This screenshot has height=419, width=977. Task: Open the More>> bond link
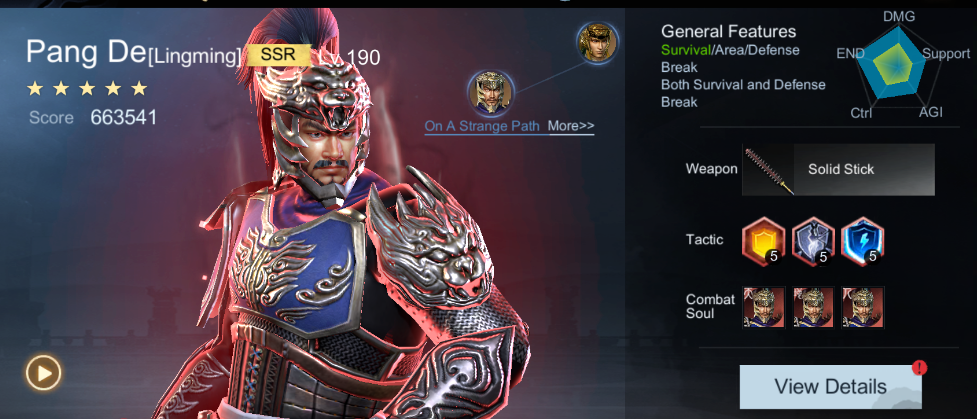[571, 126]
